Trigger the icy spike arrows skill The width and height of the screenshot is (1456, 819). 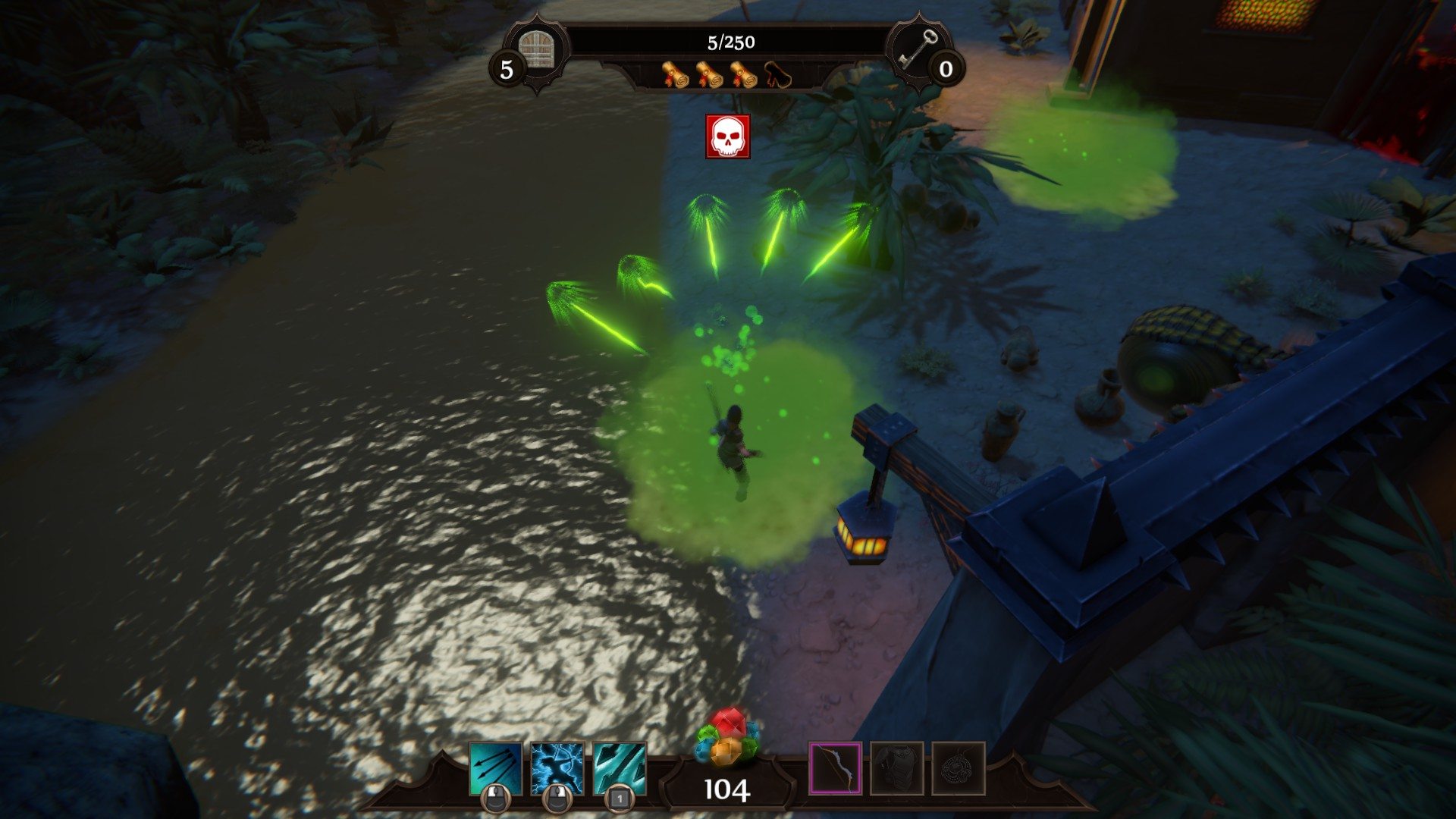[620, 768]
